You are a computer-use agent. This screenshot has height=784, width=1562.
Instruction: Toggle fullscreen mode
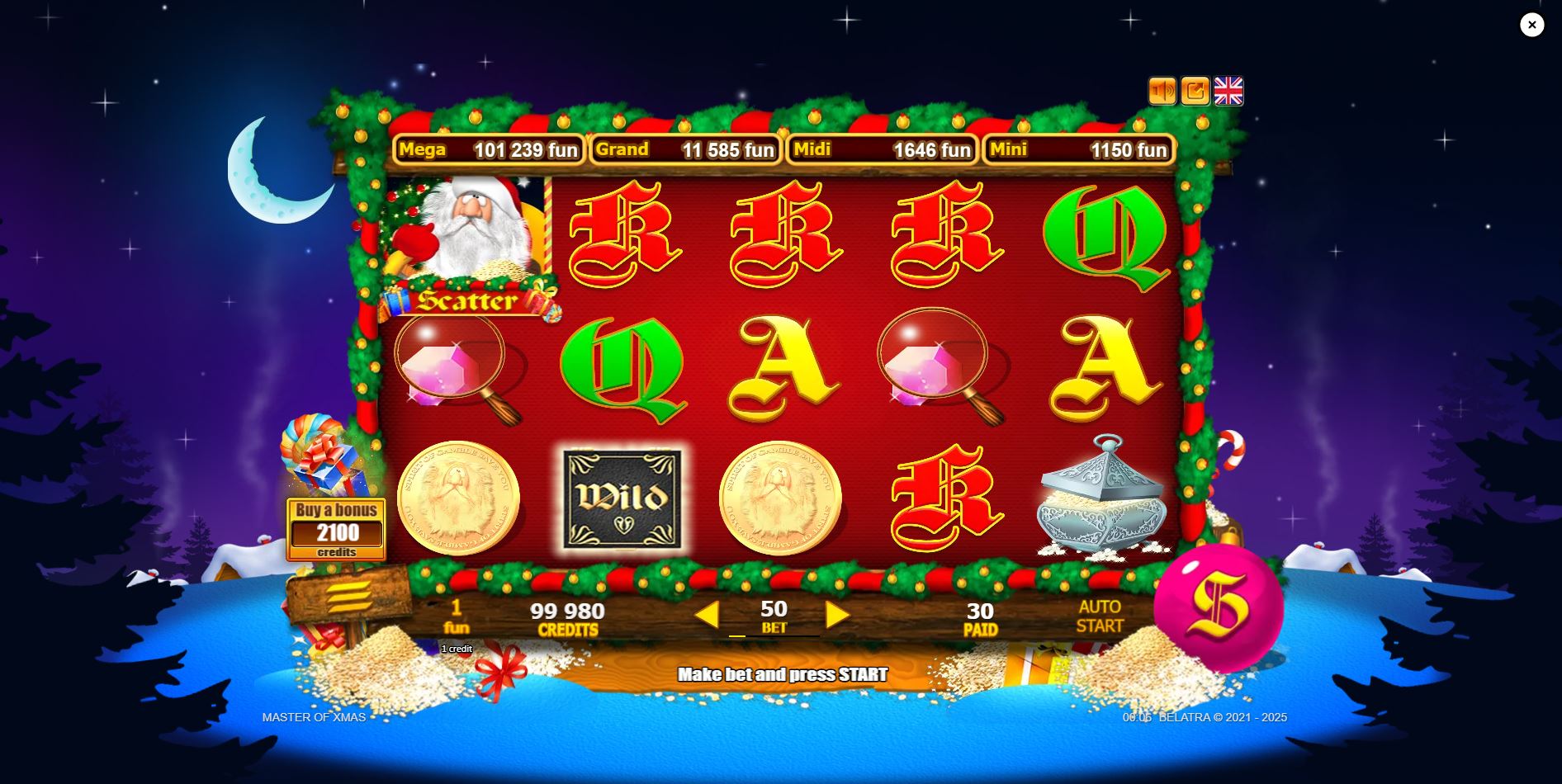pos(1194,91)
